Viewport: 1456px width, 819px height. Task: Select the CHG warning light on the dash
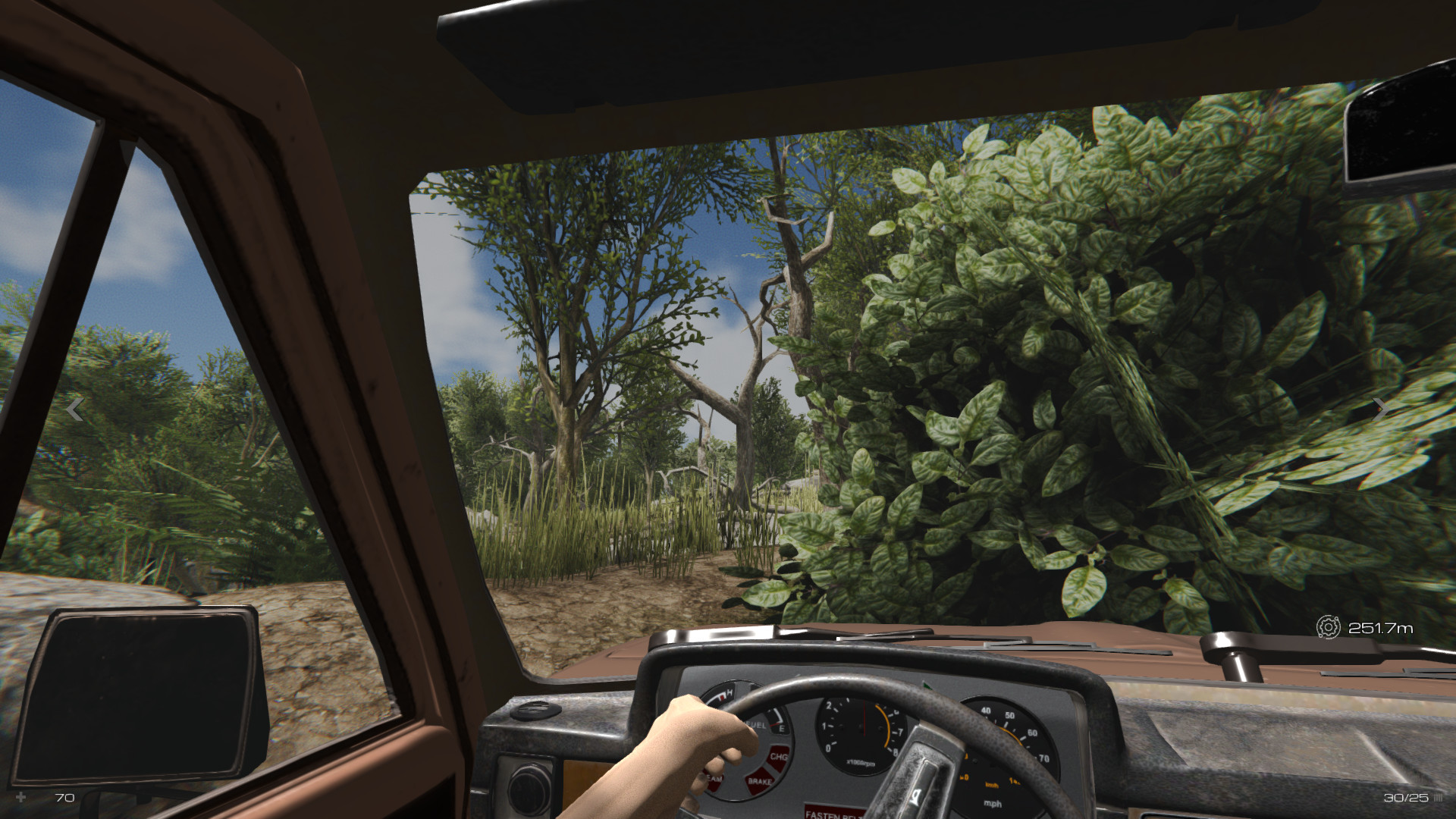778,758
